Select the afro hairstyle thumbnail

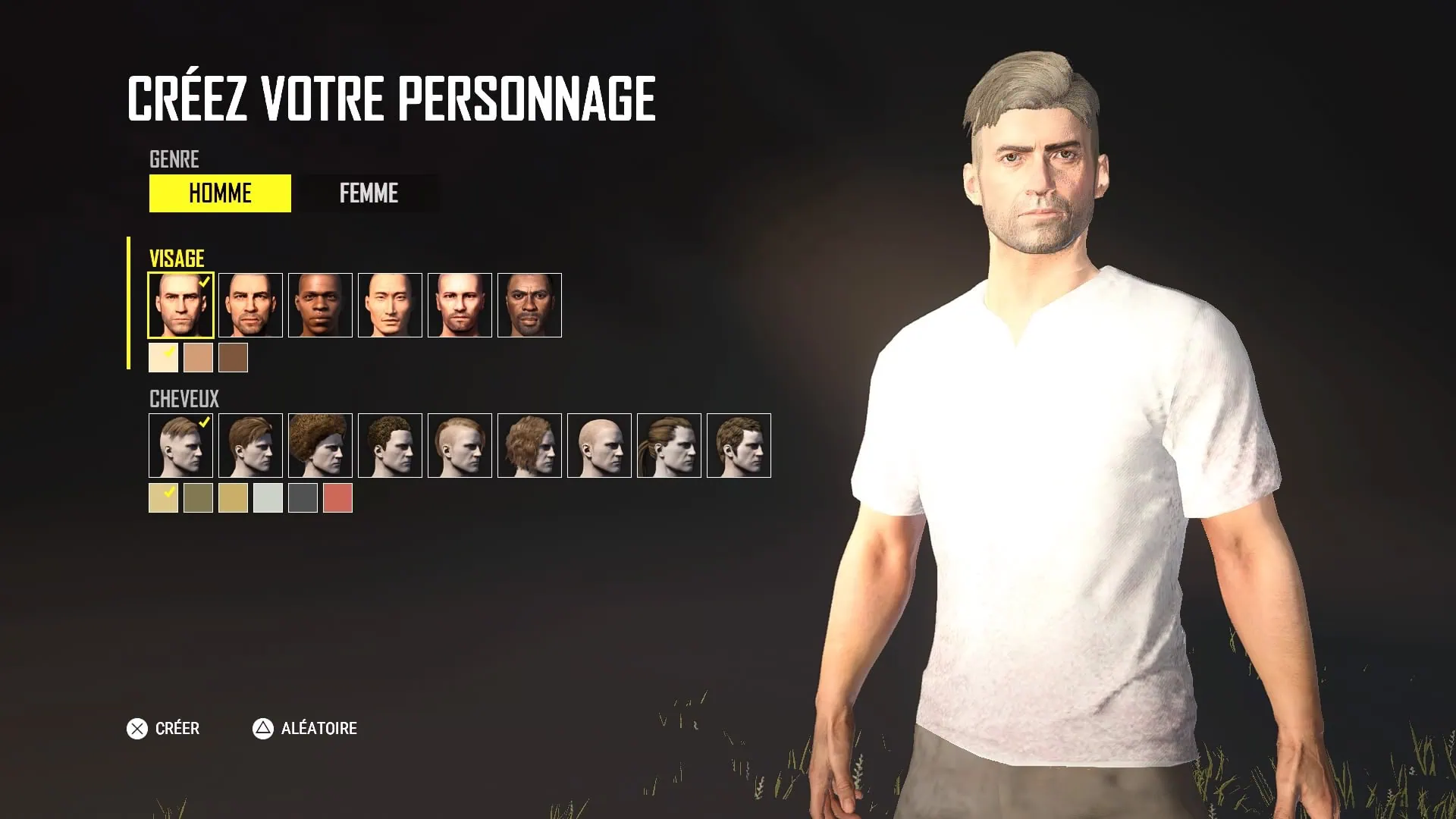pos(320,445)
